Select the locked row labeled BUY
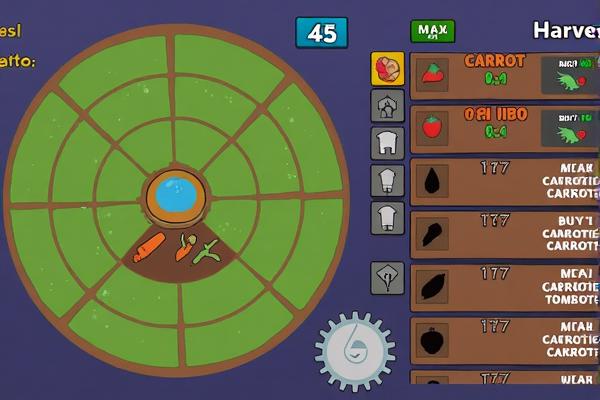 coord(505,234)
